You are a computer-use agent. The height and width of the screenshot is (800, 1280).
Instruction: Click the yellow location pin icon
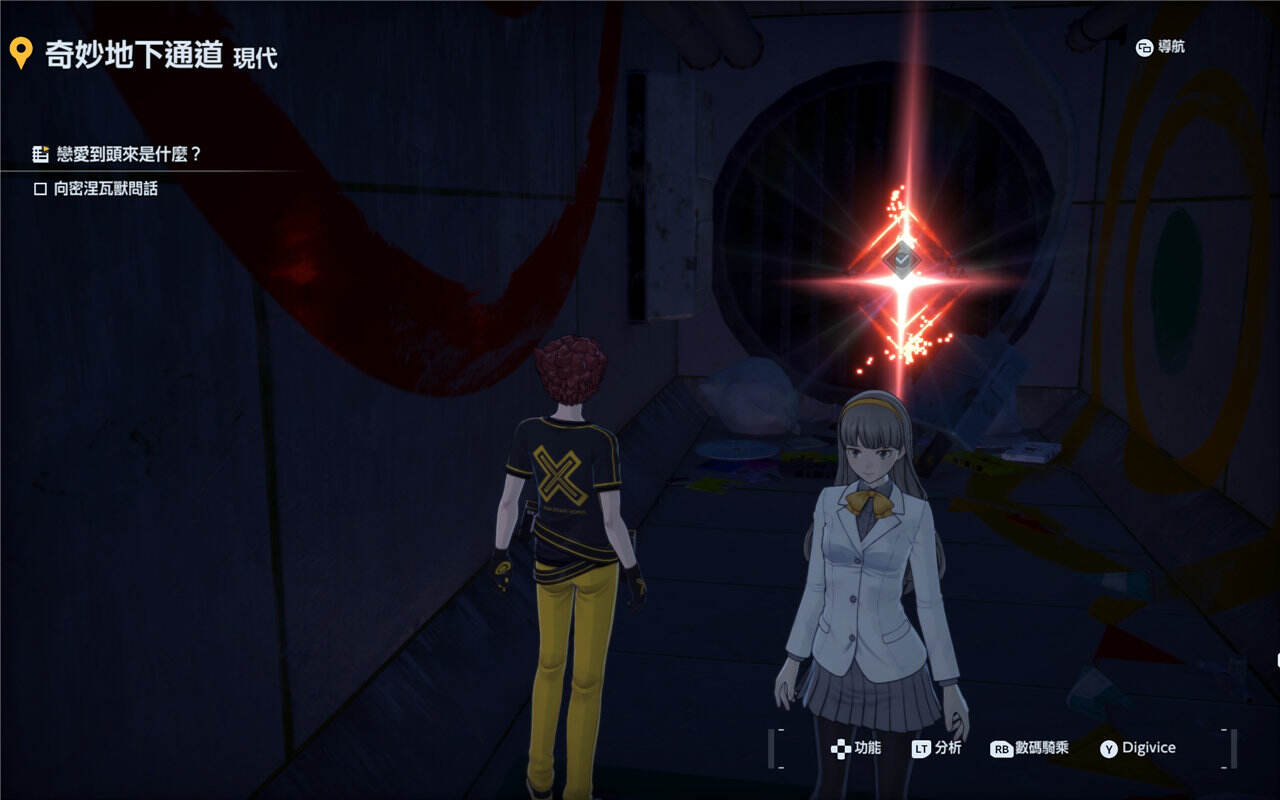pyautogui.click(x=21, y=54)
